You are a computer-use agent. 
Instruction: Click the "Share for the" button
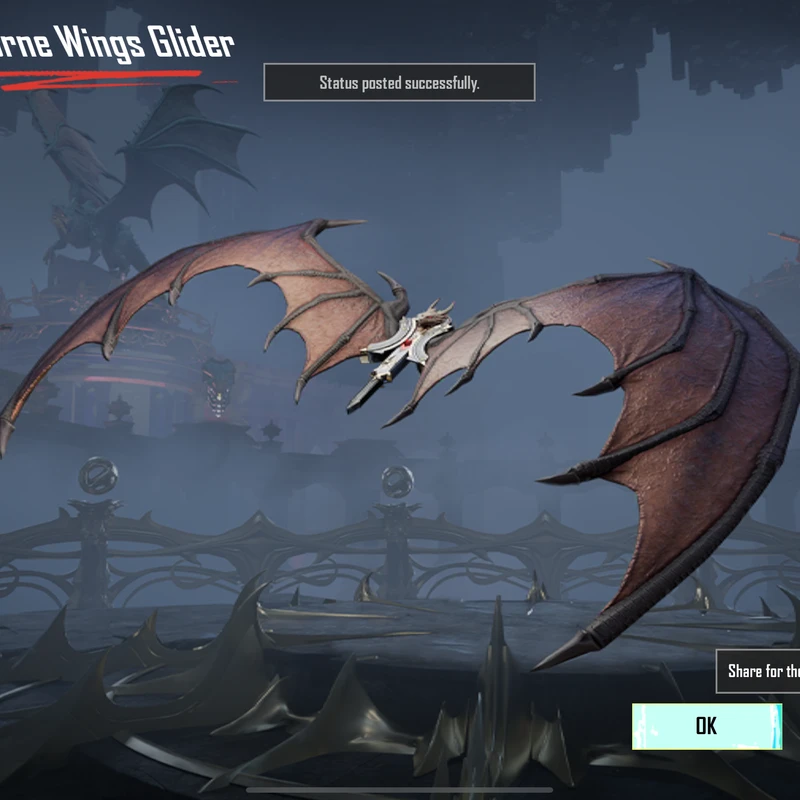point(761,671)
